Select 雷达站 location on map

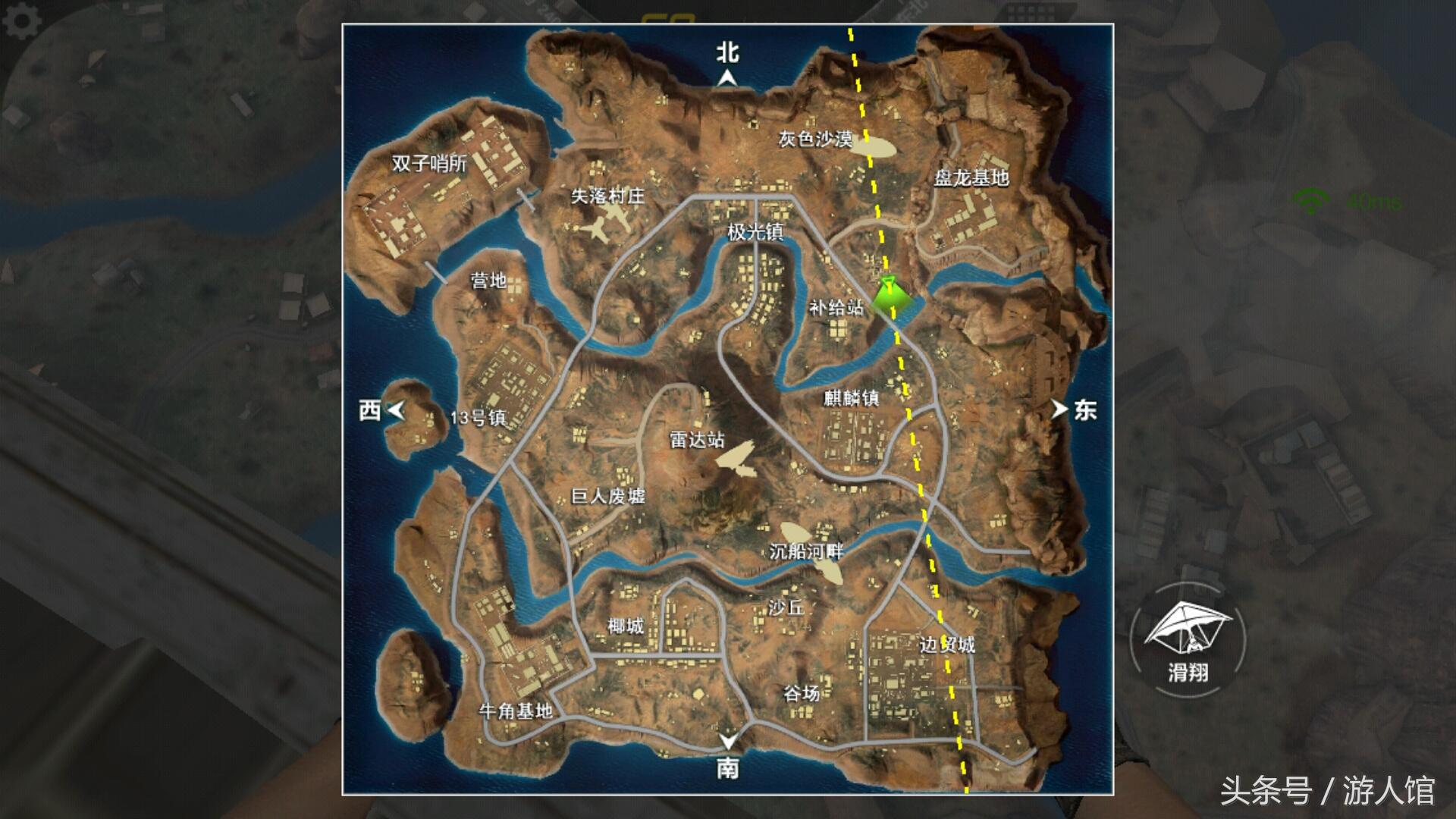pyautogui.click(x=697, y=440)
